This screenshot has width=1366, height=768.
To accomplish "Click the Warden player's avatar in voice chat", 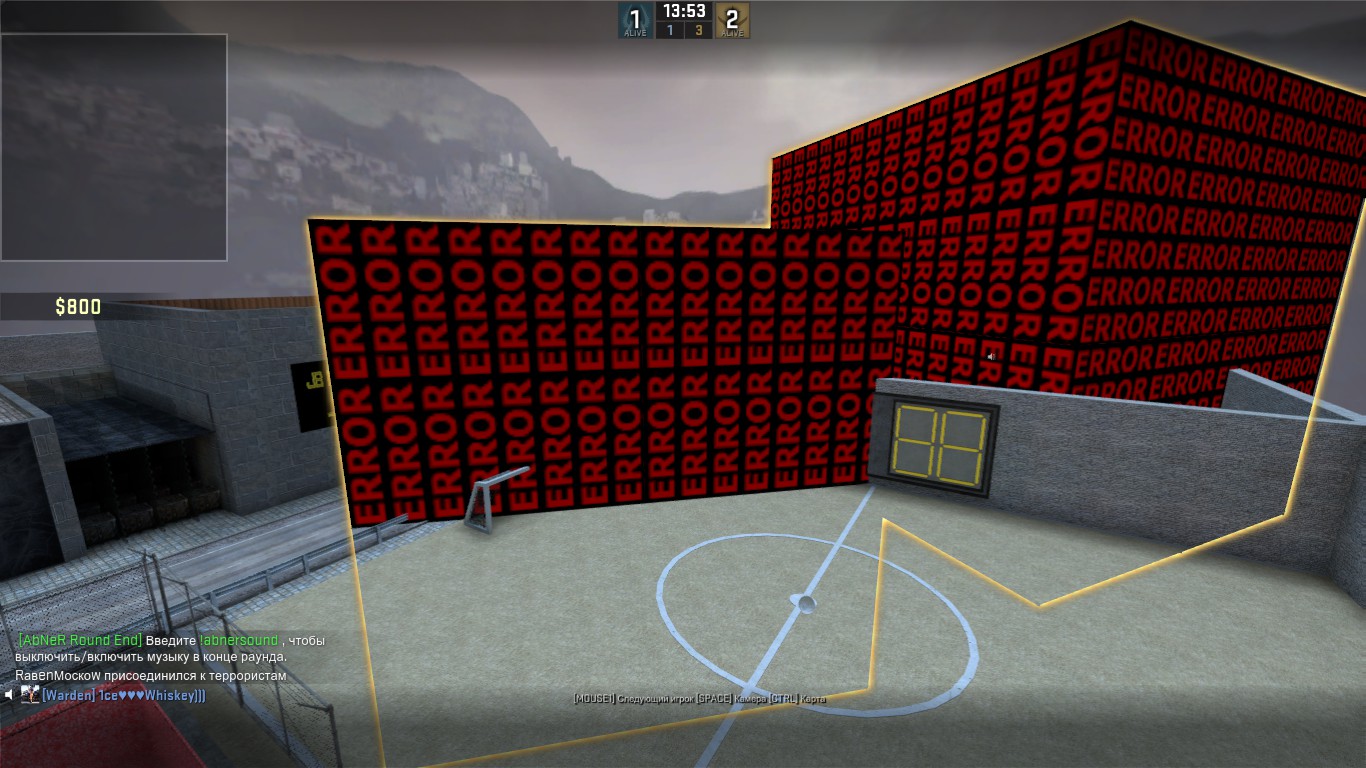I will [30, 694].
